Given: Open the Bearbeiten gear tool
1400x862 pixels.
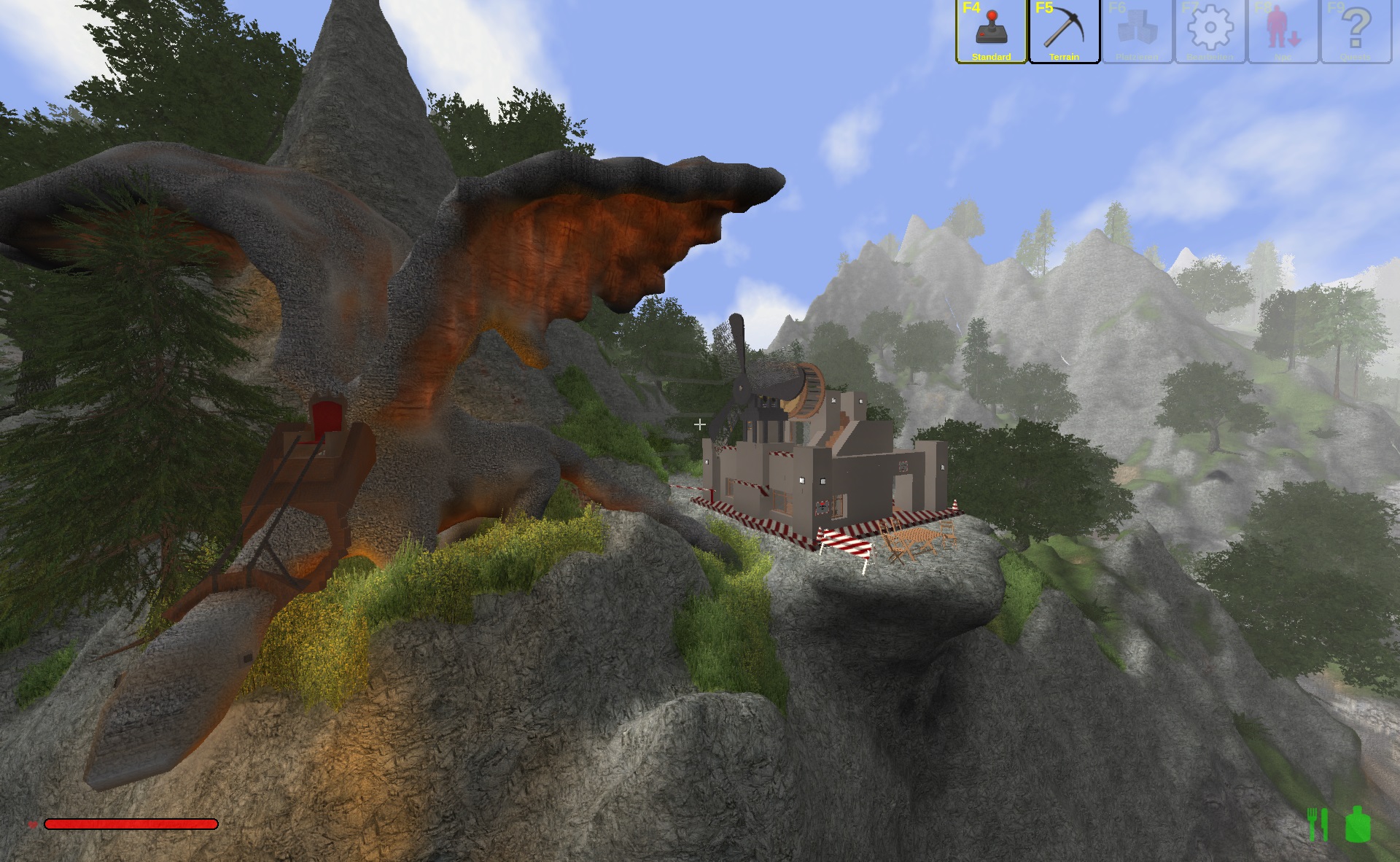Looking at the screenshot, I should point(1210,31).
